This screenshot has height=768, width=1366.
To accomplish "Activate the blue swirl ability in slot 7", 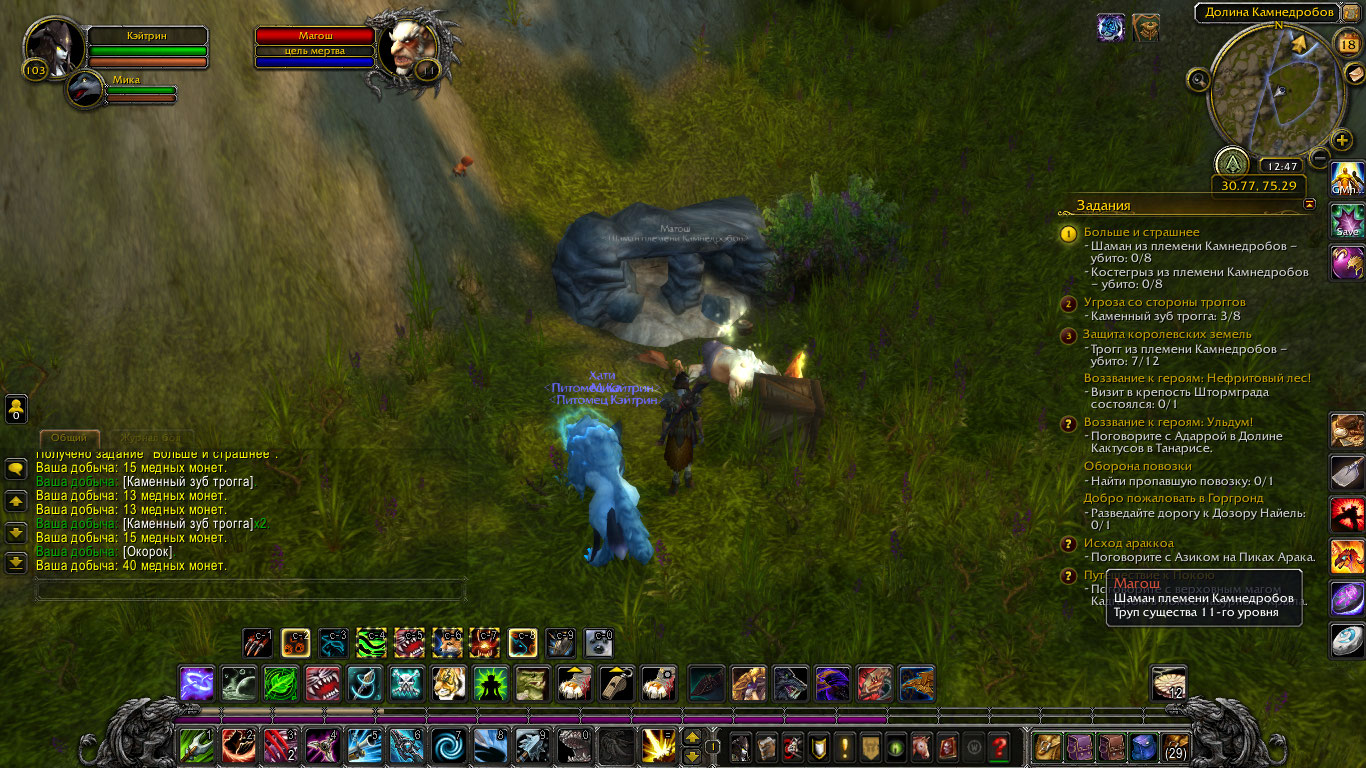I will [x=448, y=746].
